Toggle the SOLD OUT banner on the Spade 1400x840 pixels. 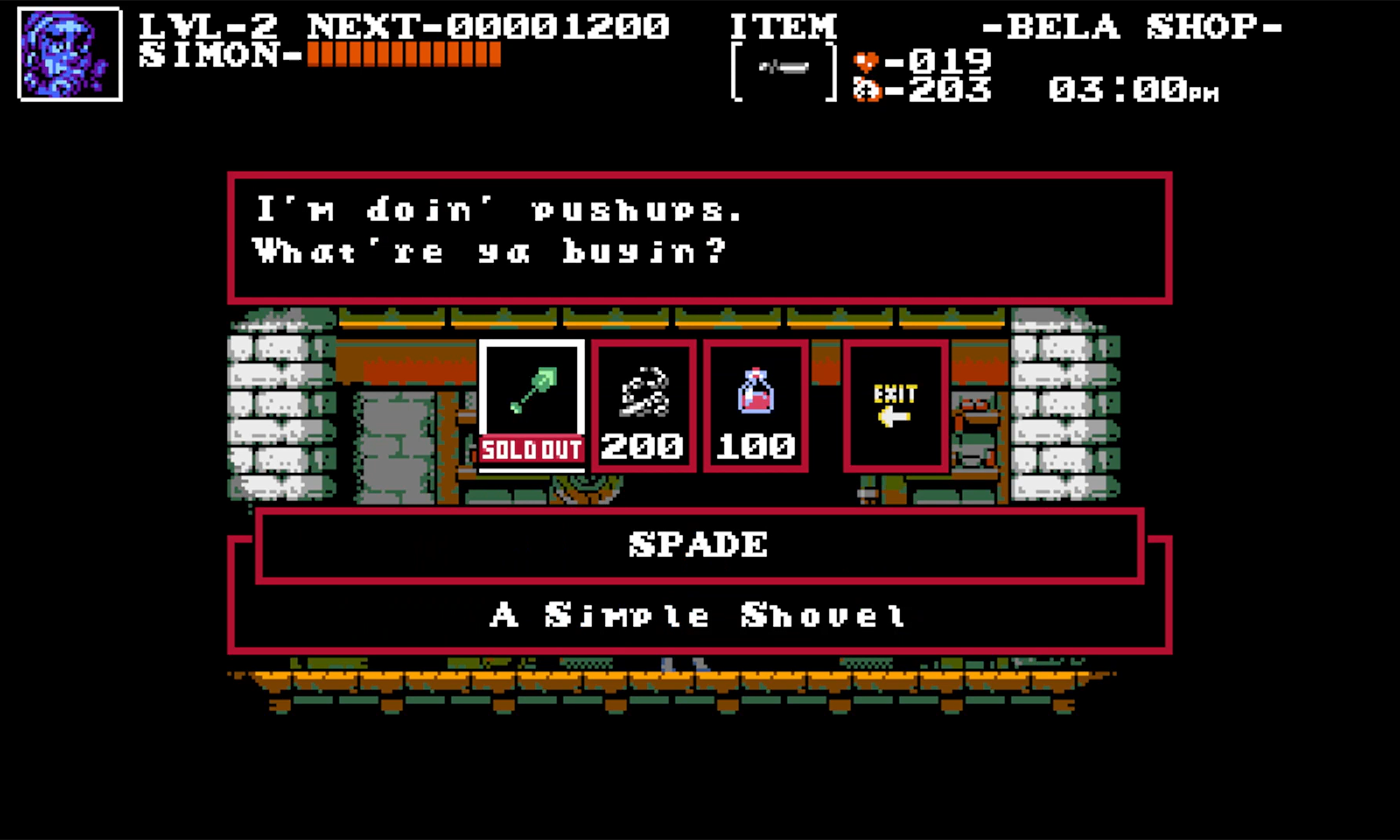[531, 449]
